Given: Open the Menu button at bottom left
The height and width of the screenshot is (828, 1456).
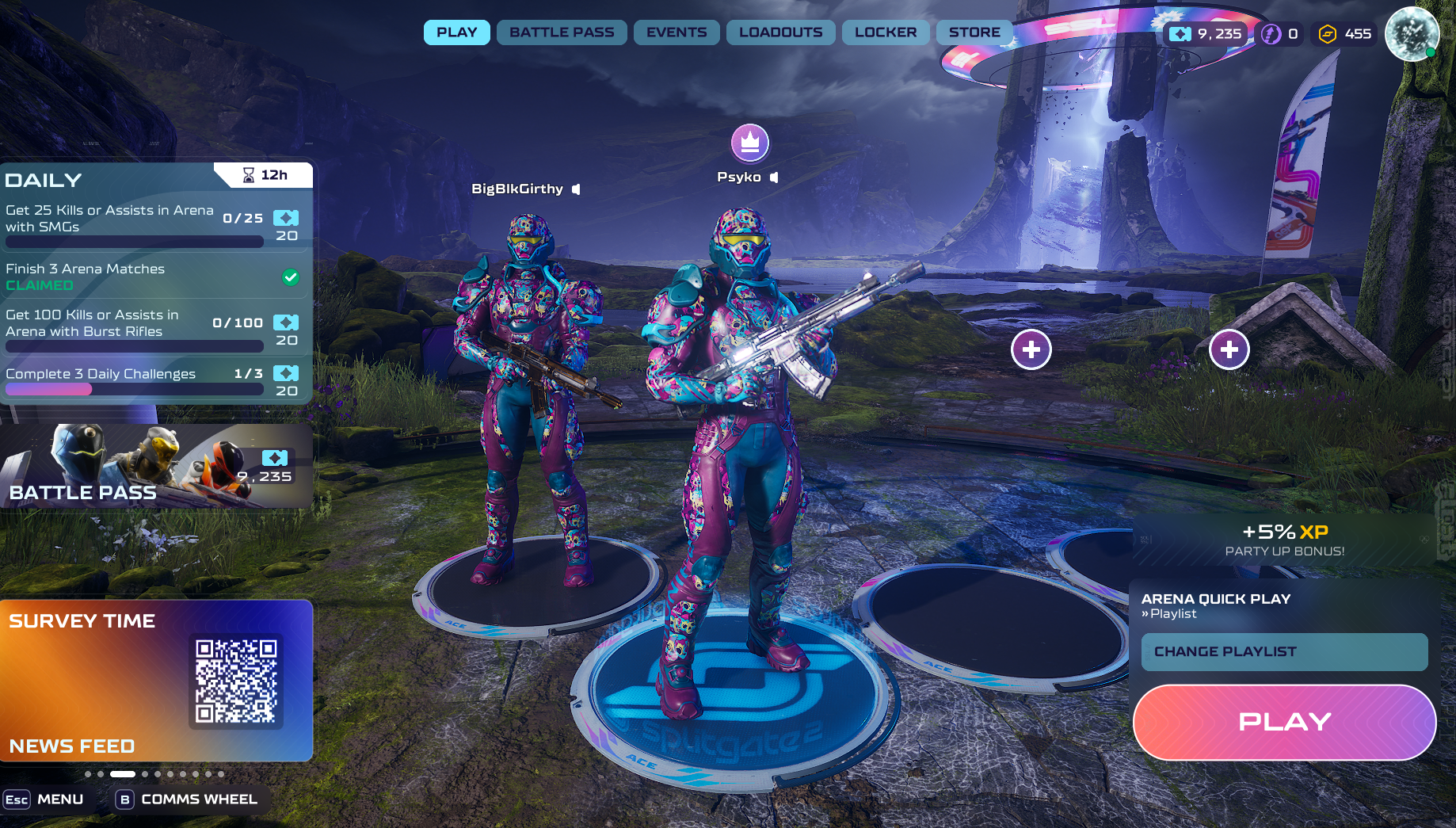Looking at the screenshot, I should point(45,799).
